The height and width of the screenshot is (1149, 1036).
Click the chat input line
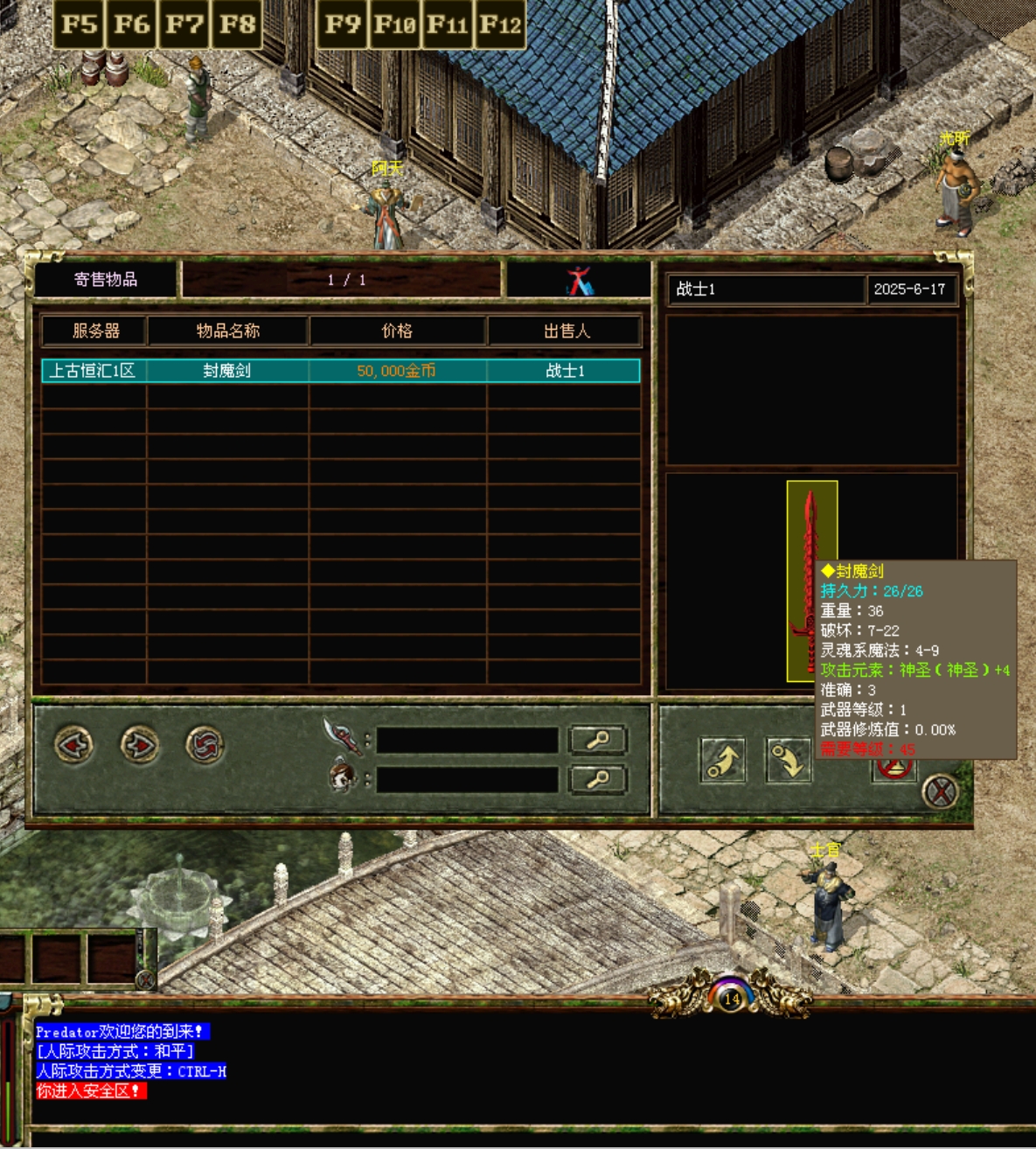pos(525,1138)
